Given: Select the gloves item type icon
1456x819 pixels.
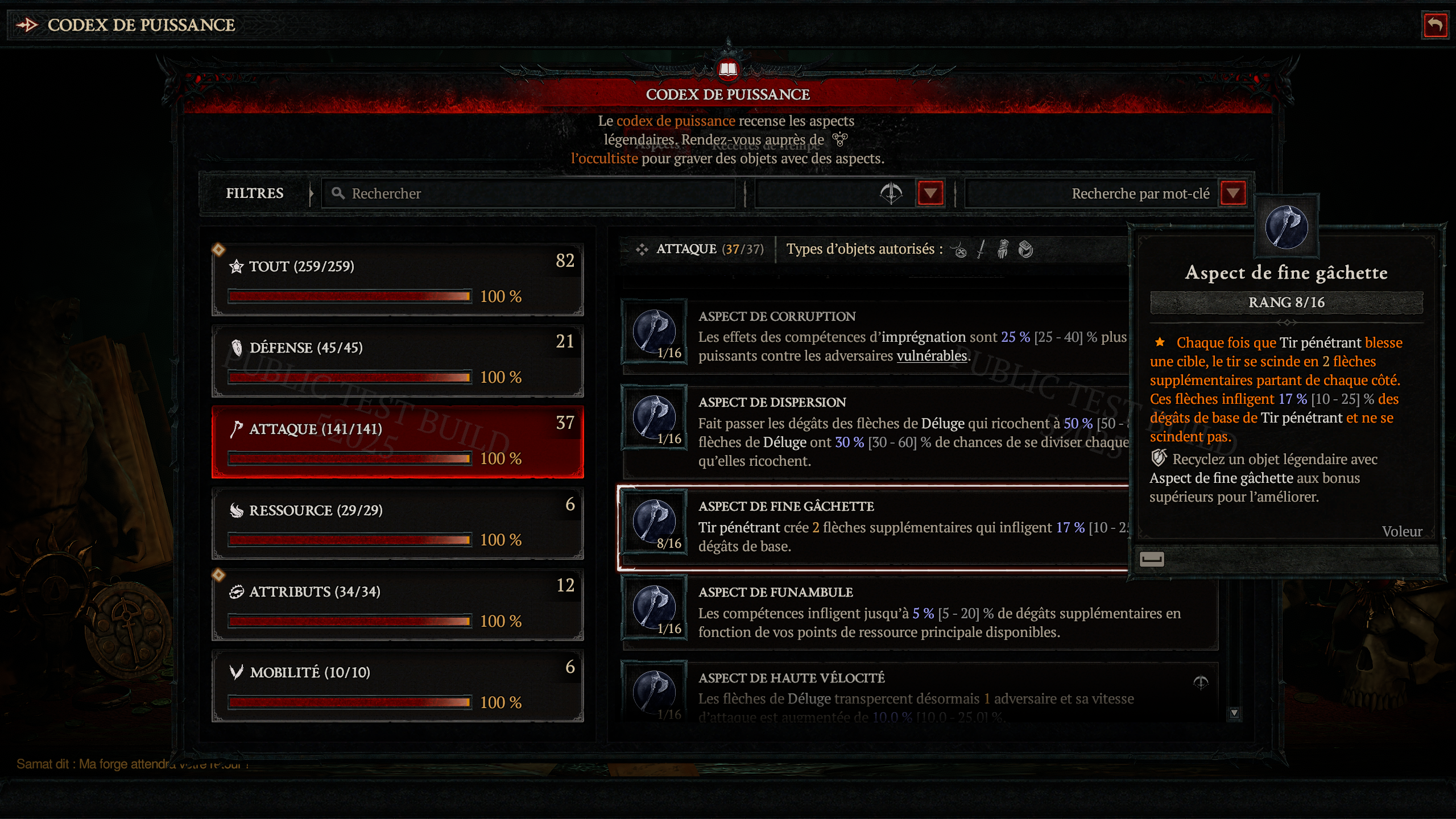Looking at the screenshot, I should (1003, 250).
